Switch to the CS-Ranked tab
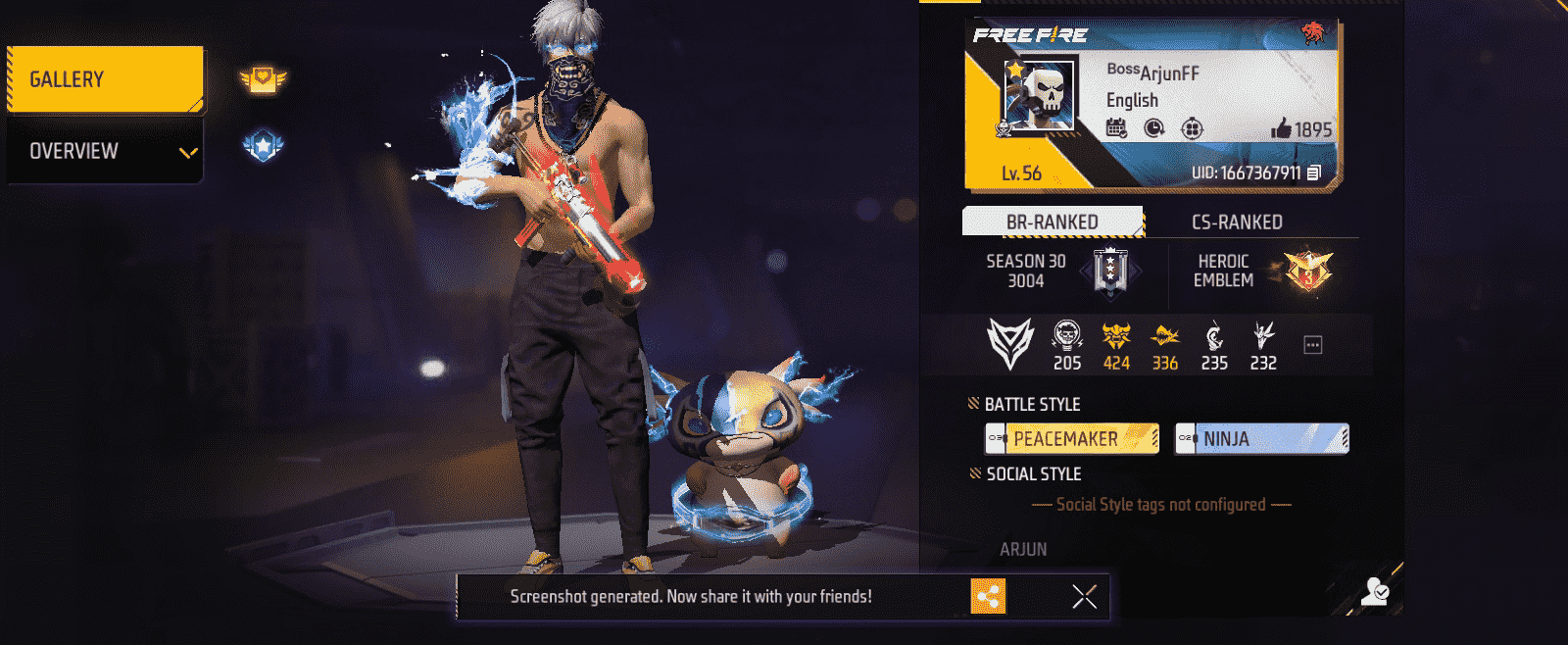The image size is (1568, 645). (x=1237, y=223)
